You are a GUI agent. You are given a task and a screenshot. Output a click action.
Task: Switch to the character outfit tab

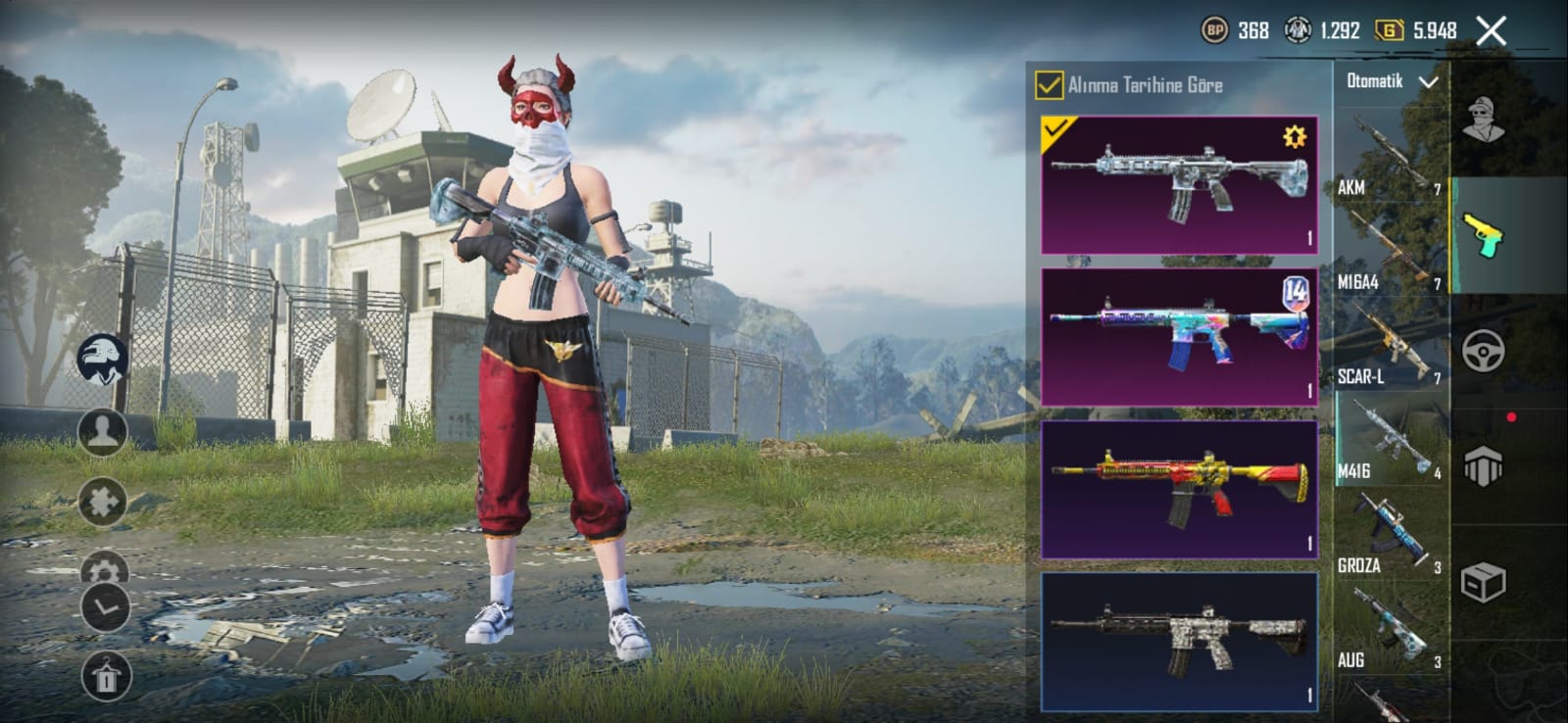click(x=1484, y=120)
